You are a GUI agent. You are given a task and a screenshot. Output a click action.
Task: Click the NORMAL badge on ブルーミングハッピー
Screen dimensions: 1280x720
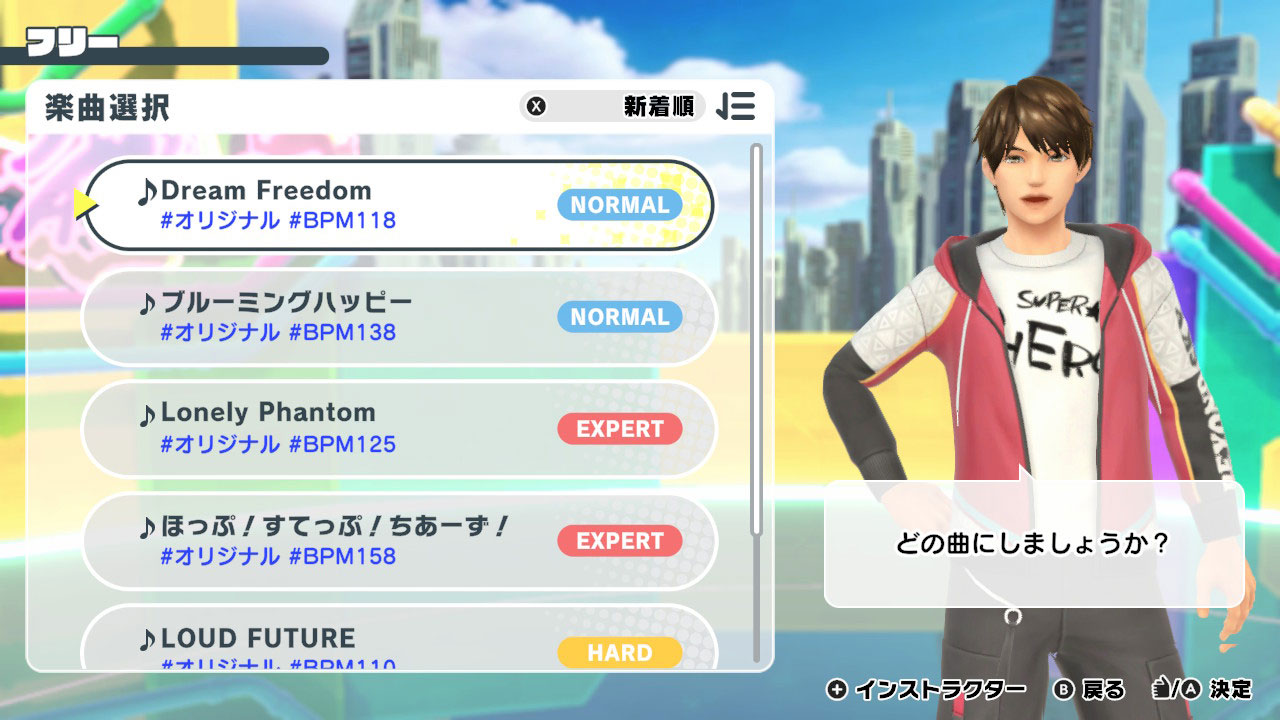618,317
